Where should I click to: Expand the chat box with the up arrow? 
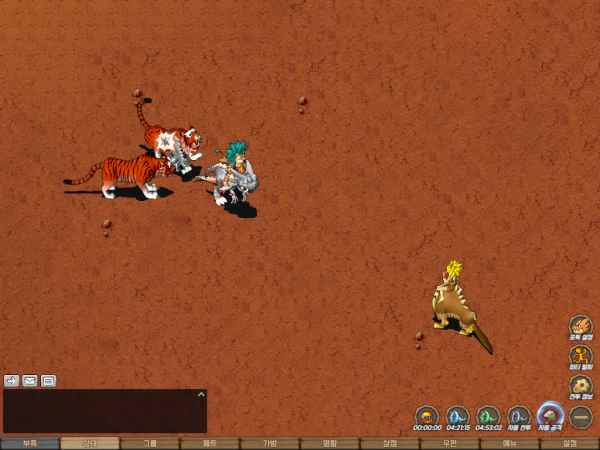[200, 395]
